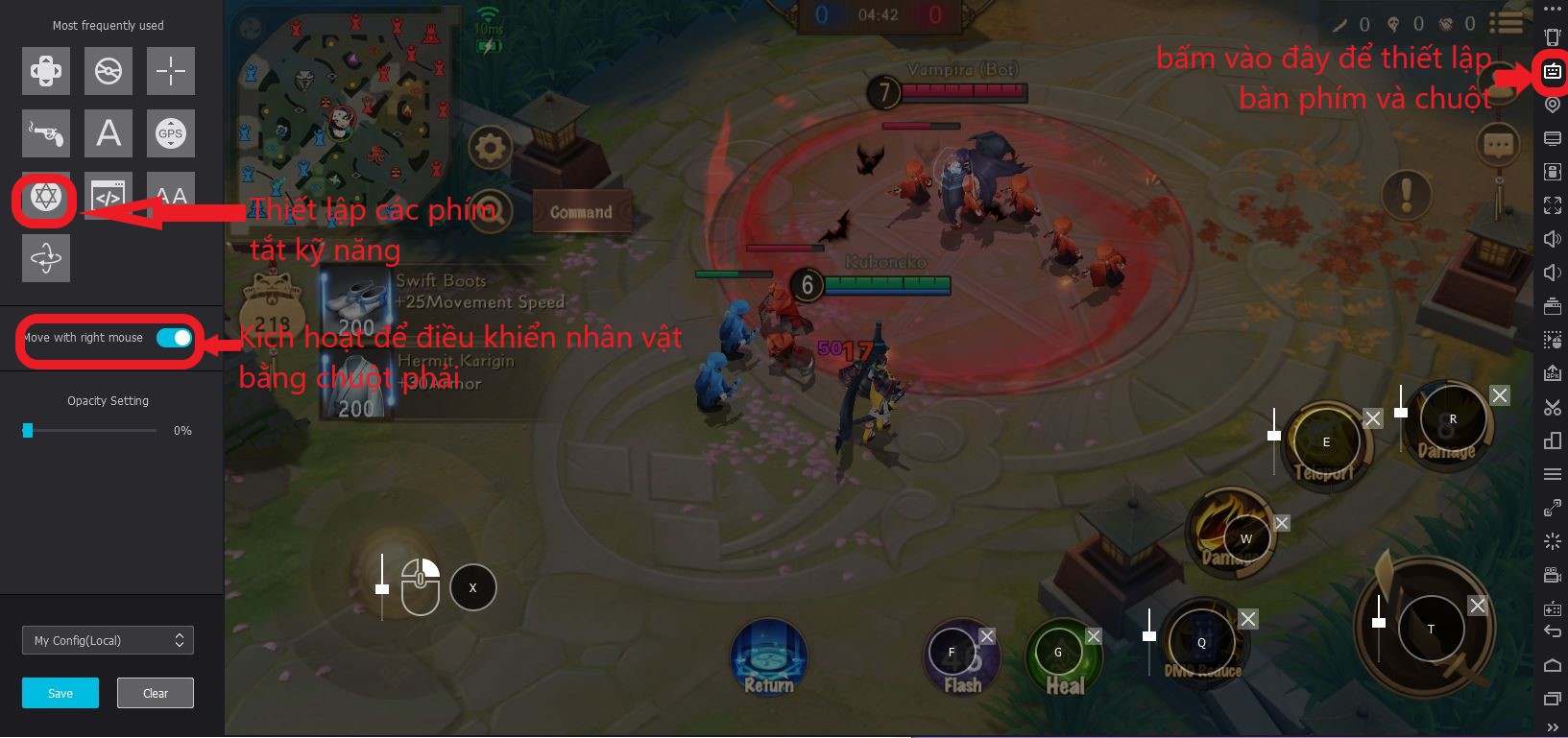The image size is (1568, 738).
Task: Select the GPS mapping tool
Action: click(x=171, y=133)
